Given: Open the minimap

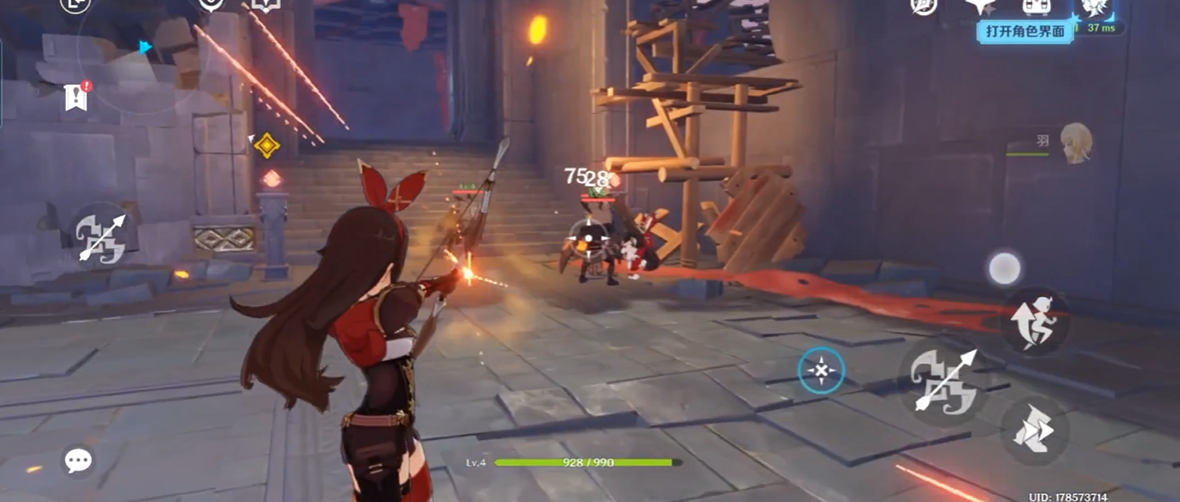Looking at the screenshot, I should click(120, 60).
